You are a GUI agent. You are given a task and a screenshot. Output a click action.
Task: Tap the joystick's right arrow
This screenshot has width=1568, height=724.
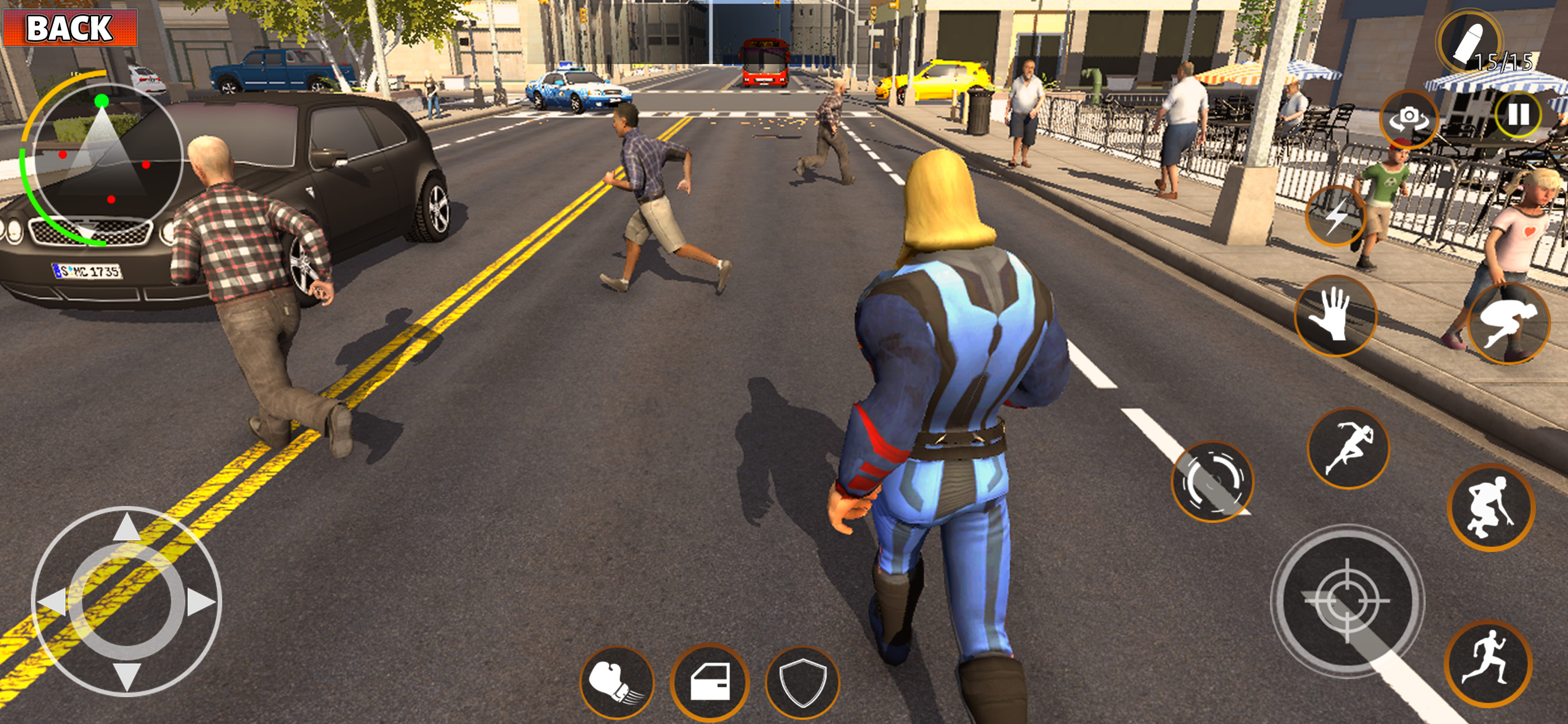pos(201,602)
